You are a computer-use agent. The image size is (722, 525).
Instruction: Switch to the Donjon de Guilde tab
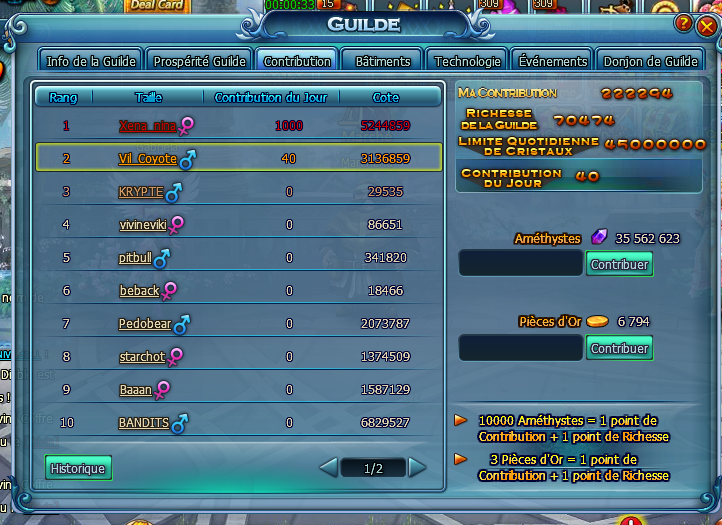650,61
